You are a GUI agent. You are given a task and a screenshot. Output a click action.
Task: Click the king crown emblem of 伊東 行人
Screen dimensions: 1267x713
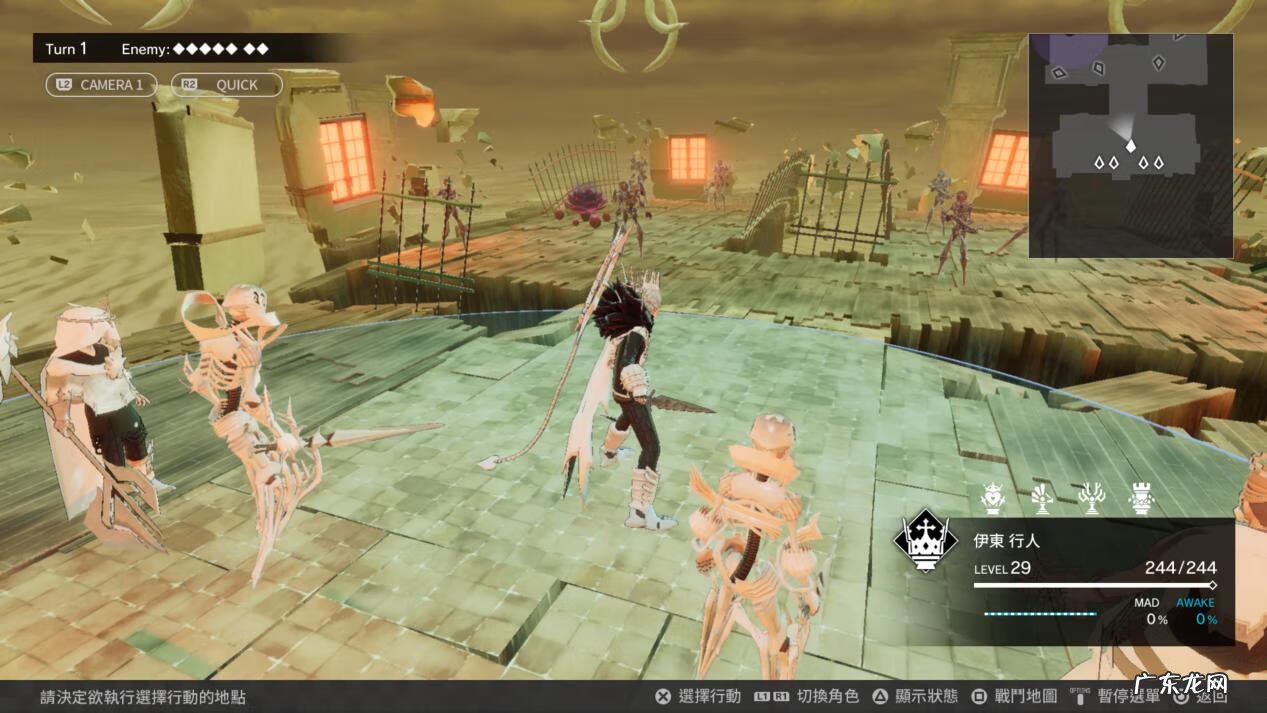click(926, 541)
